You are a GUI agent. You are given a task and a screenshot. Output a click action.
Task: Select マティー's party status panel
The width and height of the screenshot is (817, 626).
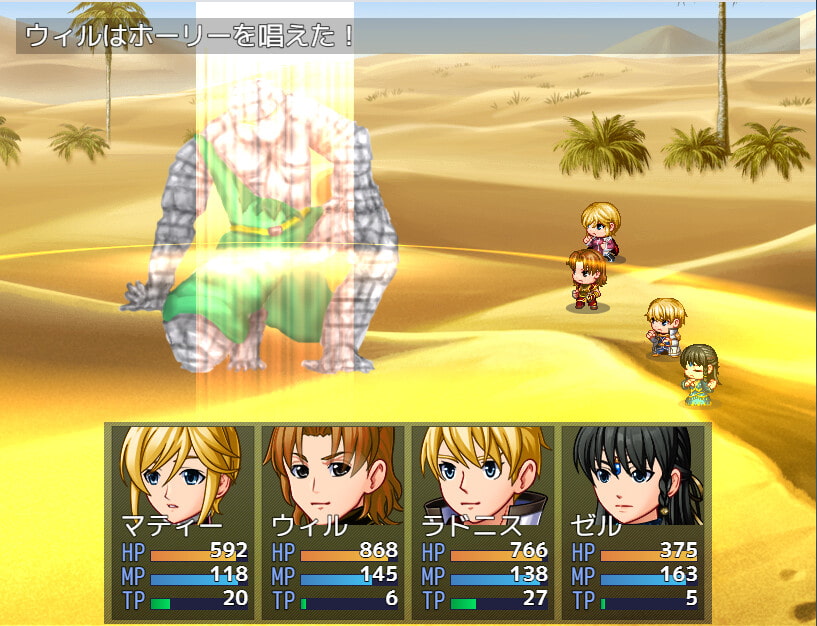click(182, 520)
